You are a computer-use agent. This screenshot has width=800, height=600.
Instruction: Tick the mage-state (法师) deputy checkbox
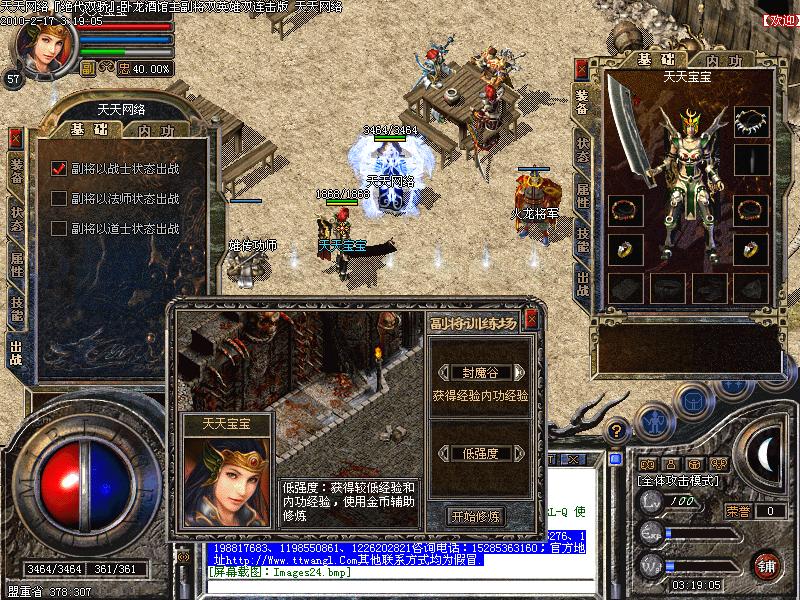coord(59,199)
